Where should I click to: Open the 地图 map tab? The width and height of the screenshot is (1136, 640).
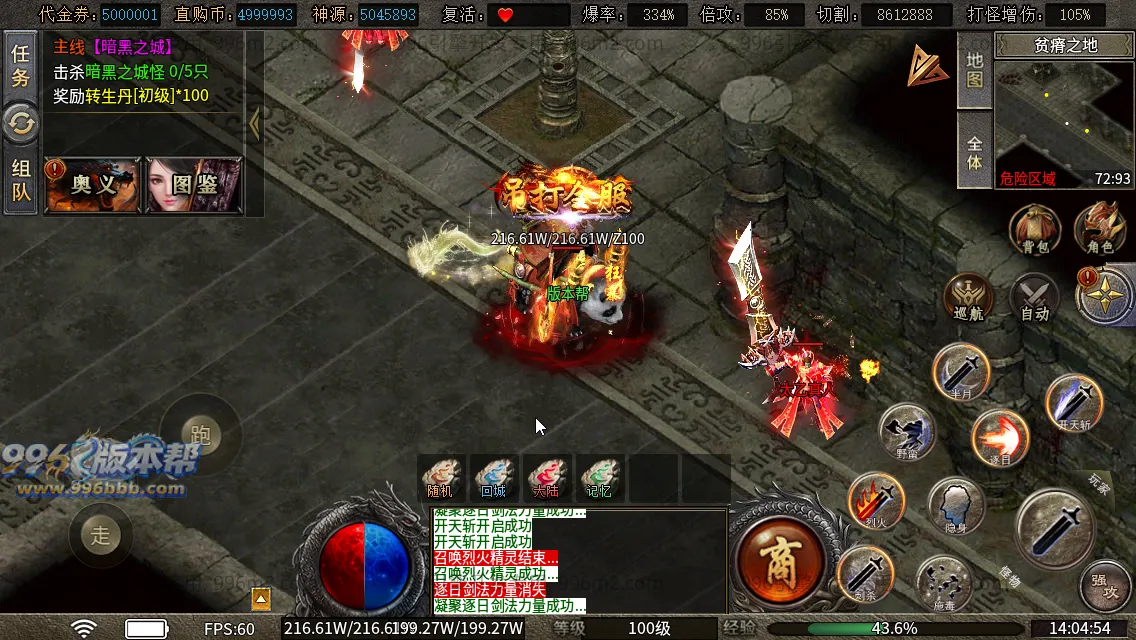coord(975,68)
